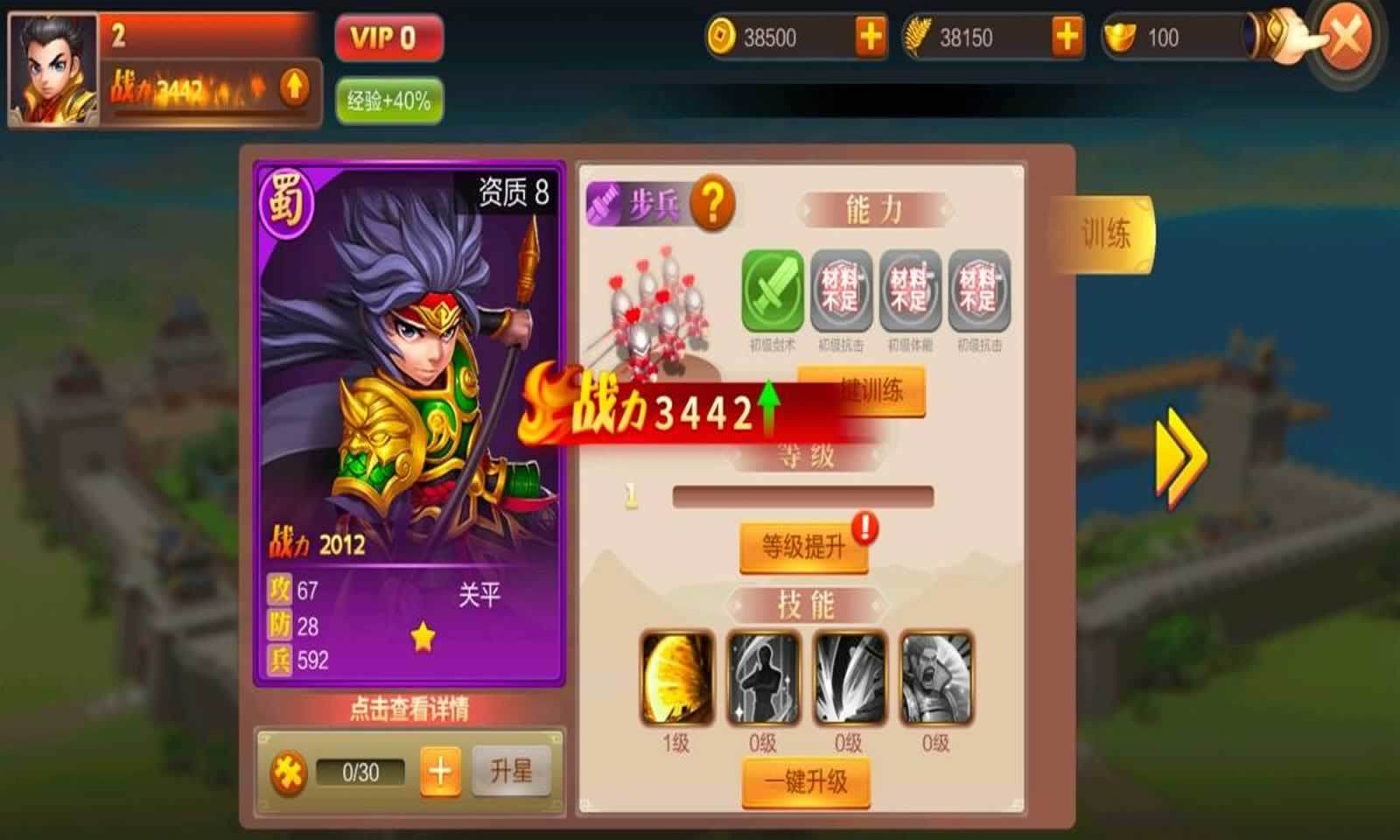Screen dimensions: 1400x840
Task: Add hero fragments with the orange plus
Action: tap(440, 772)
